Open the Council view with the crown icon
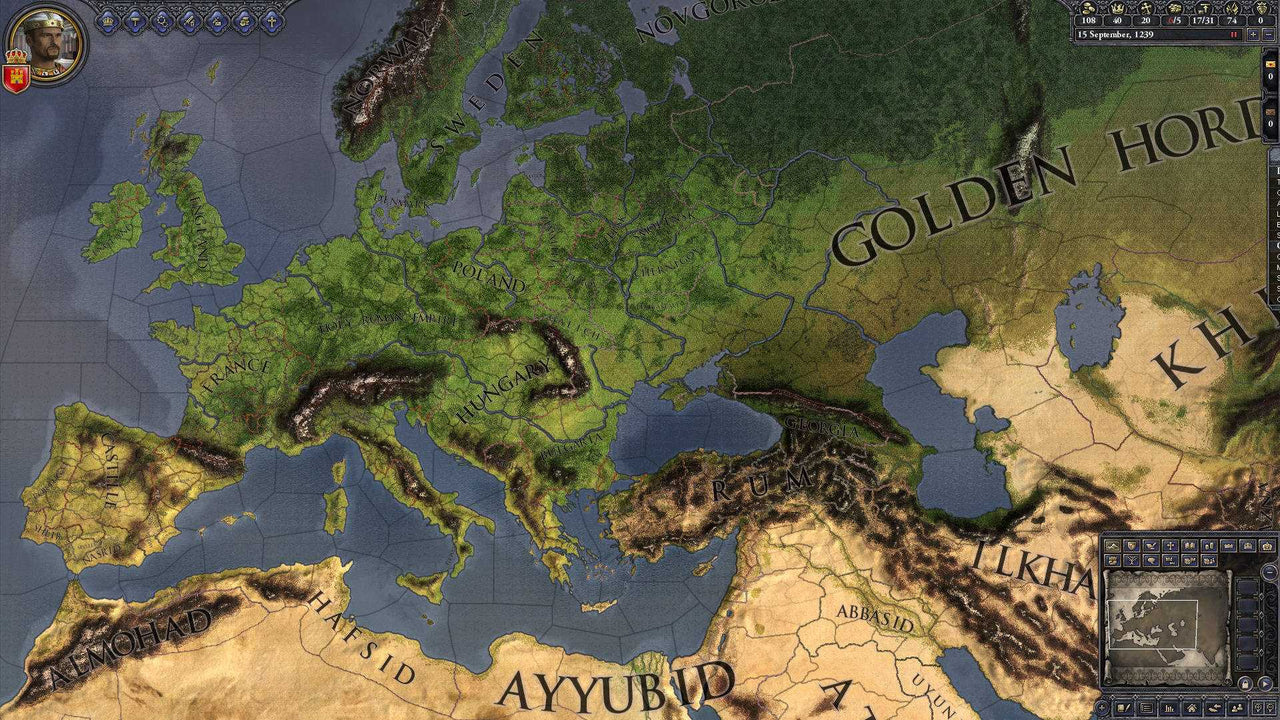 [107, 20]
